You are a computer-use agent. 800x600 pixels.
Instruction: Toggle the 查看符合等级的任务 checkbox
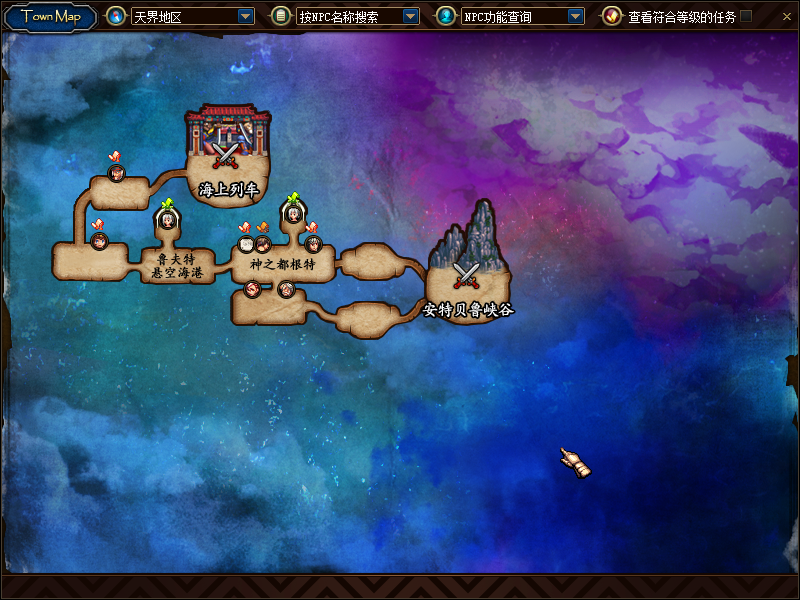(746, 16)
